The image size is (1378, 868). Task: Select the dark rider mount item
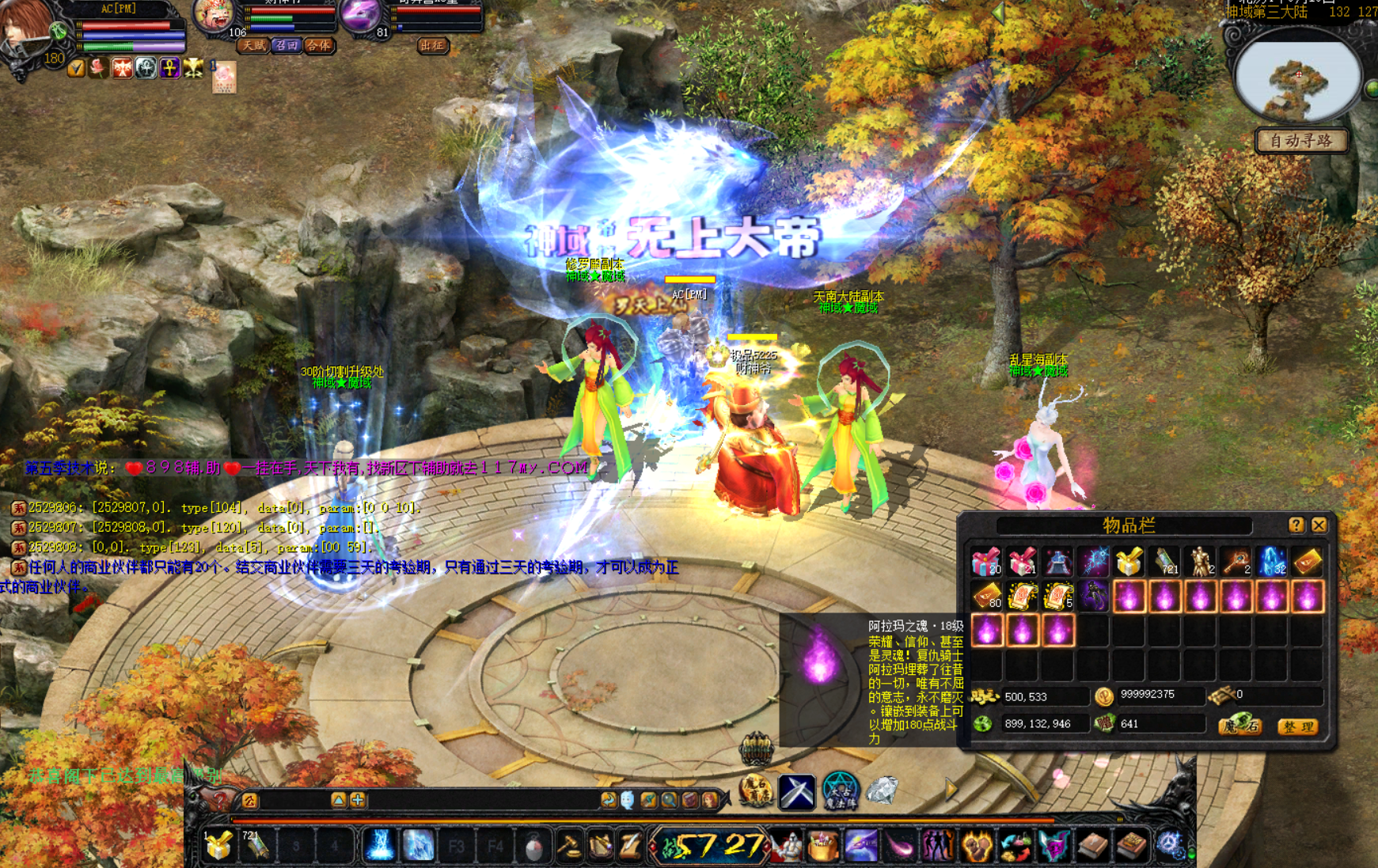pos(1094,596)
